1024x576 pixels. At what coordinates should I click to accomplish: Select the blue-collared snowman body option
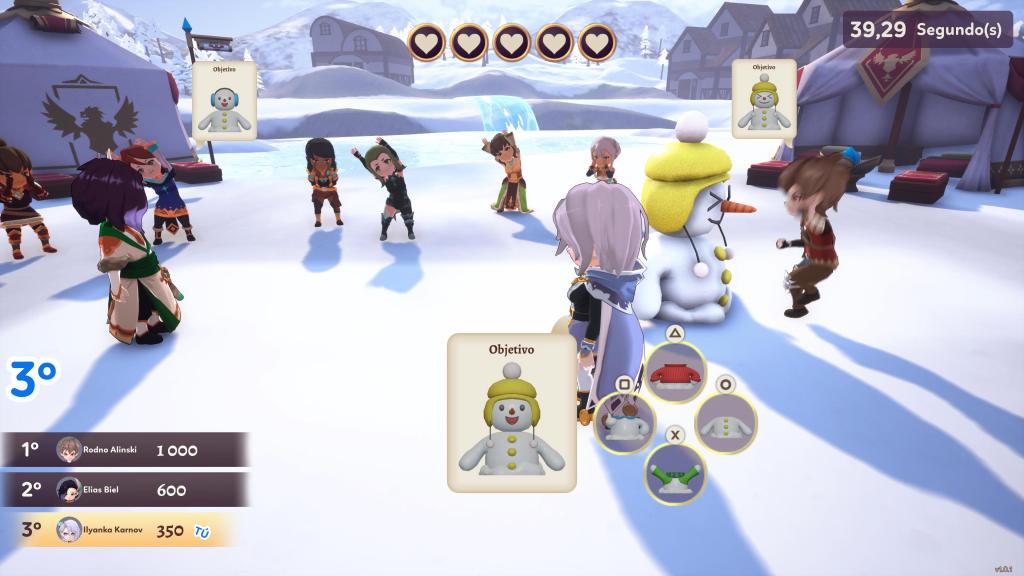[625, 422]
